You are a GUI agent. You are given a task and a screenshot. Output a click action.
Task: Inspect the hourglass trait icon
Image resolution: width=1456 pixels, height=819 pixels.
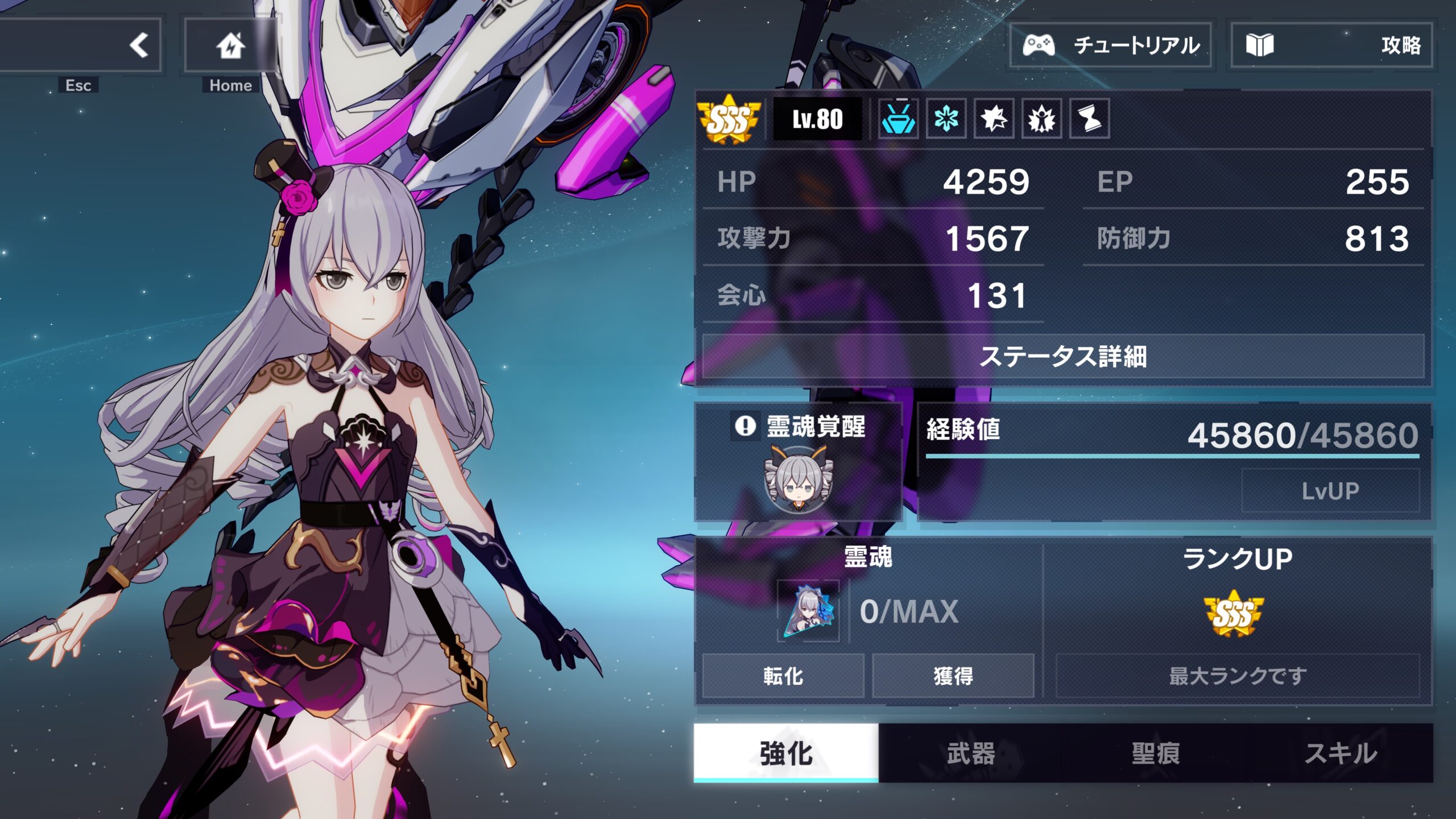(1089, 119)
